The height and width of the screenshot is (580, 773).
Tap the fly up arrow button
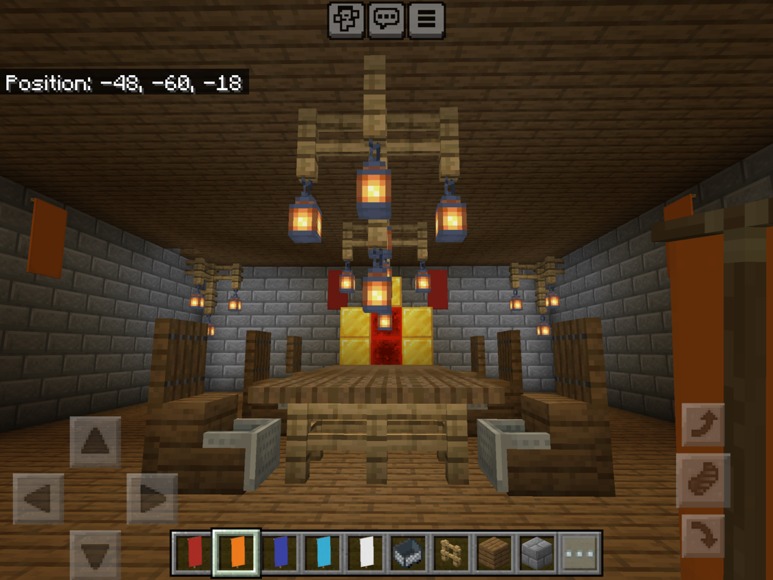pos(702,425)
